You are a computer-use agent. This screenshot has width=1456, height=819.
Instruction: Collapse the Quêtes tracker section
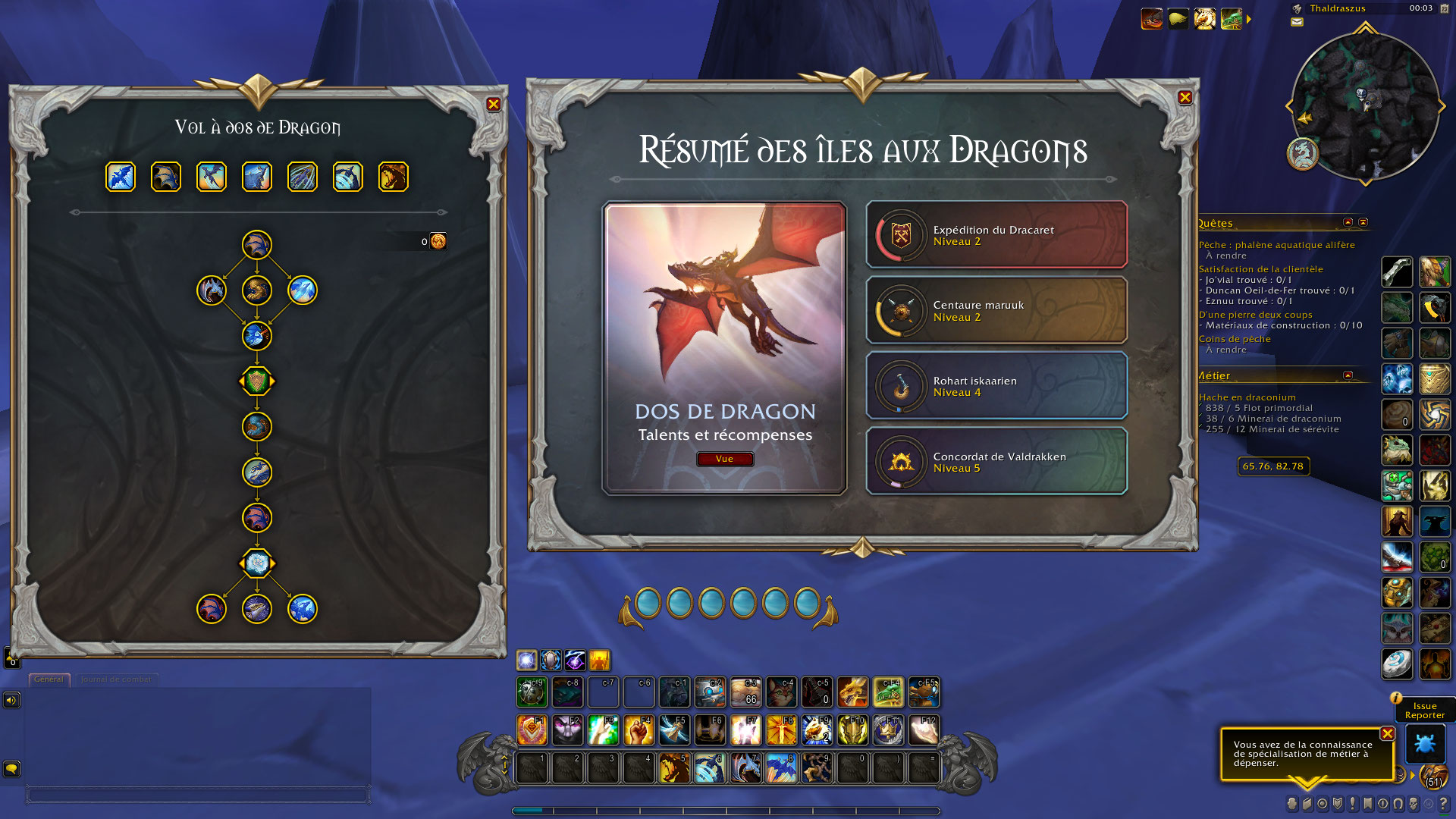[1348, 222]
